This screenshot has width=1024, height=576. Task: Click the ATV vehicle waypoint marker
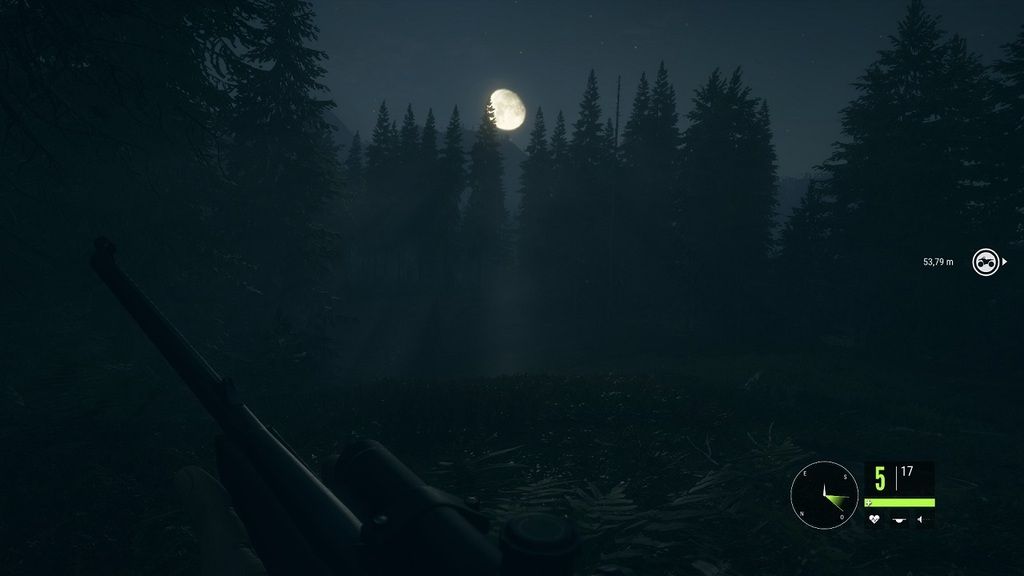coord(986,262)
